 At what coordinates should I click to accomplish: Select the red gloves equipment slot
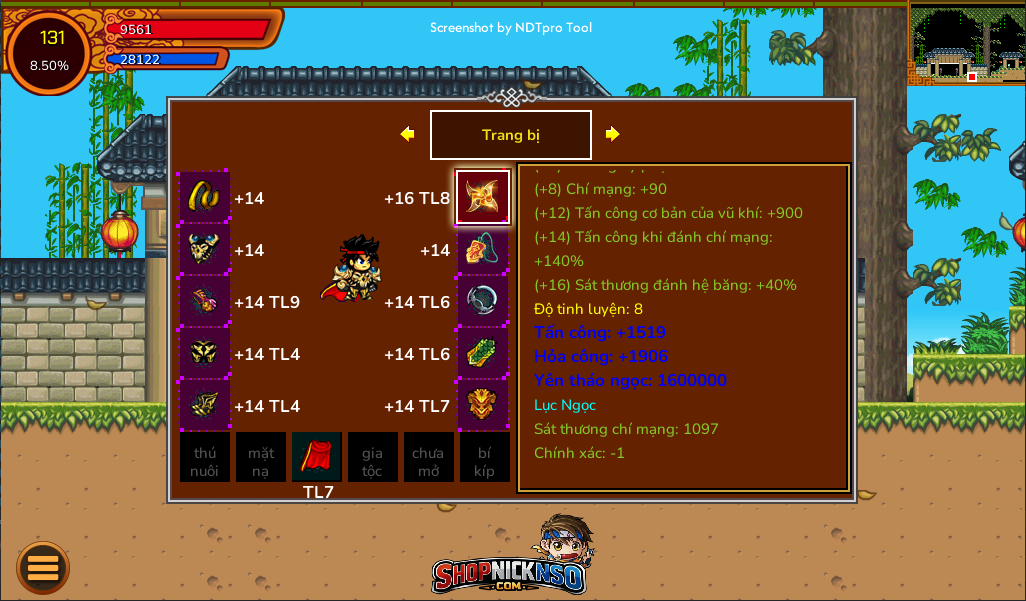tap(205, 301)
